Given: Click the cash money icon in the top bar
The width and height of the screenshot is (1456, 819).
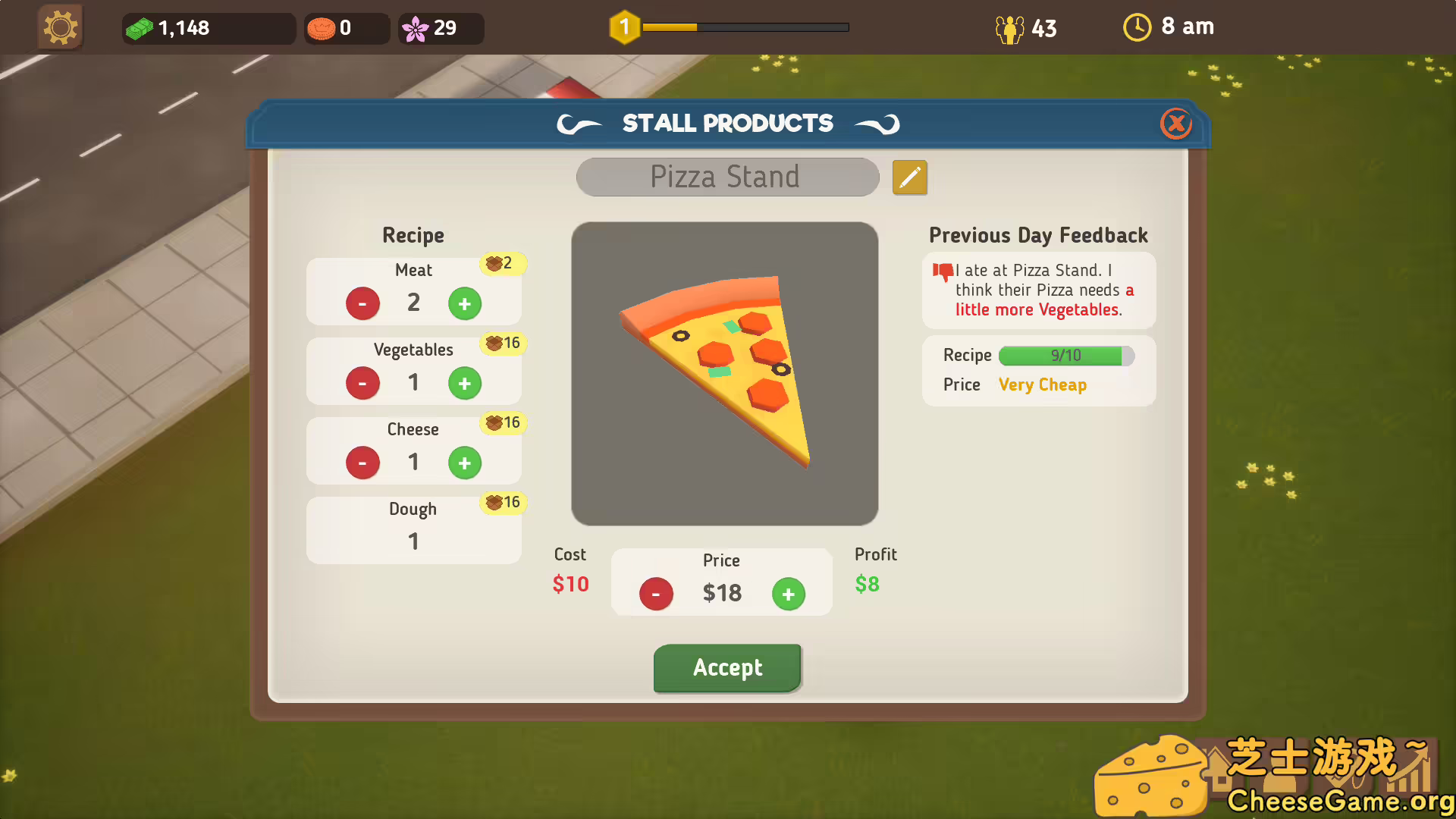Looking at the screenshot, I should point(141,27).
